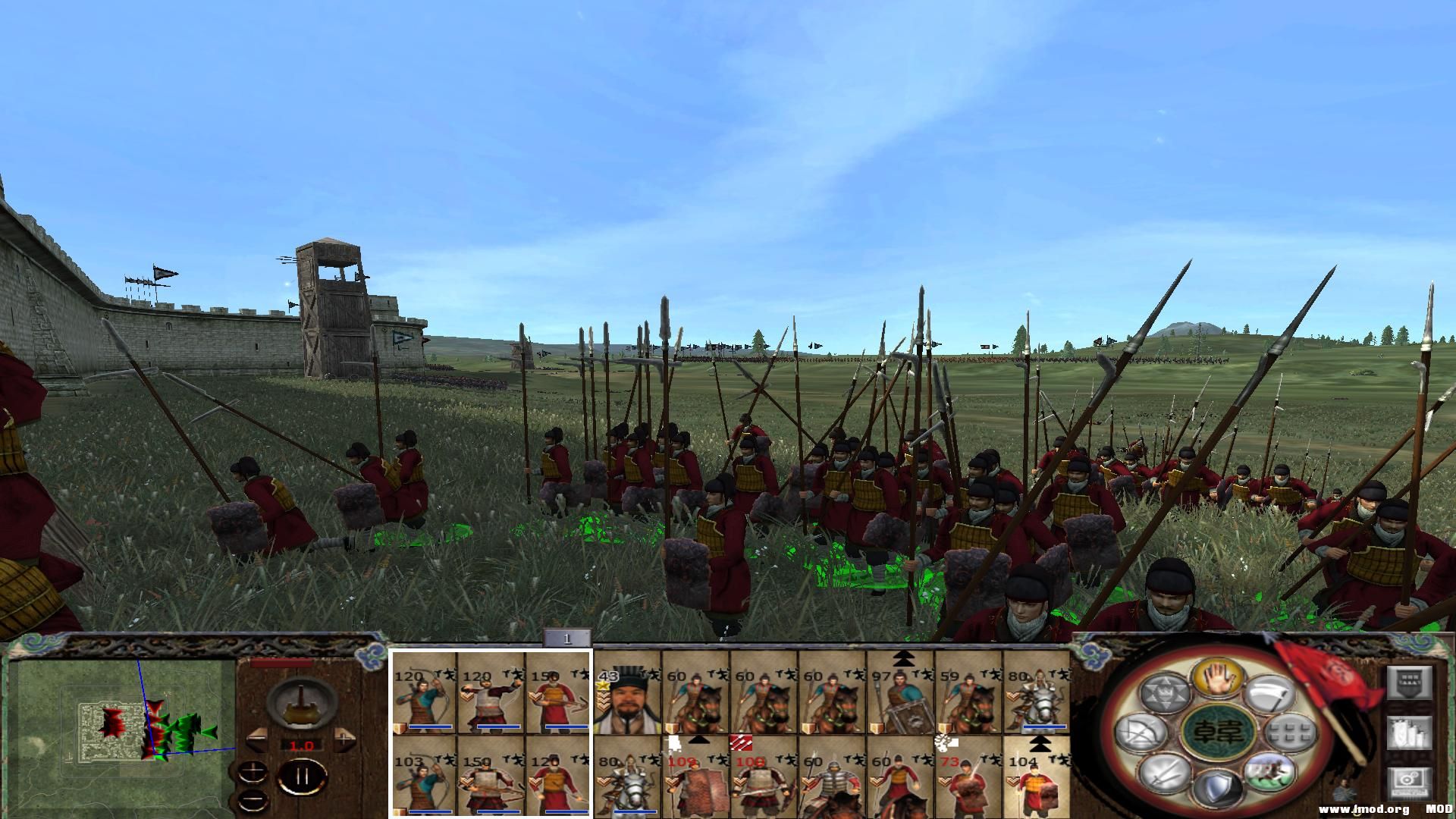
Task: Increase battle speed with the plus arrow
Action: 344,739
